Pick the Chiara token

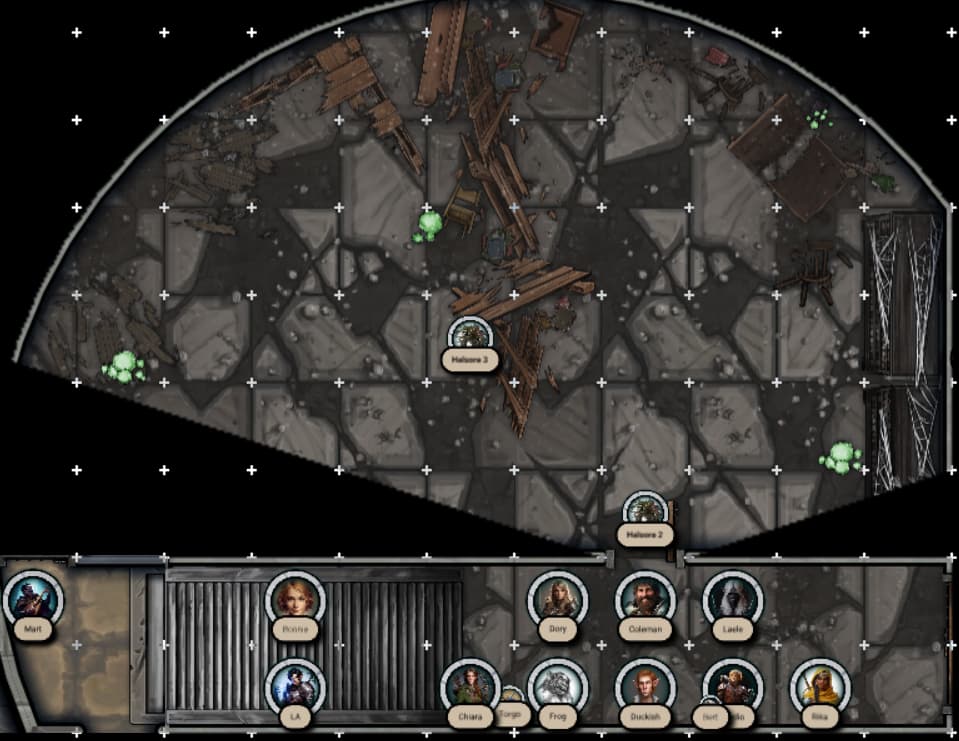click(469, 686)
